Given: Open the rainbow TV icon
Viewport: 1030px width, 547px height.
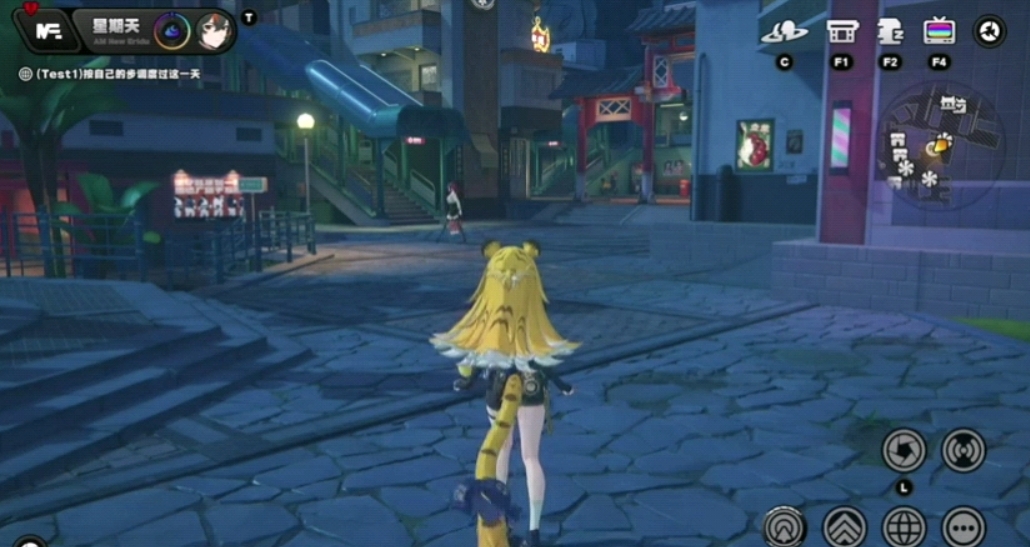Looking at the screenshot, I should coord(939,32).
